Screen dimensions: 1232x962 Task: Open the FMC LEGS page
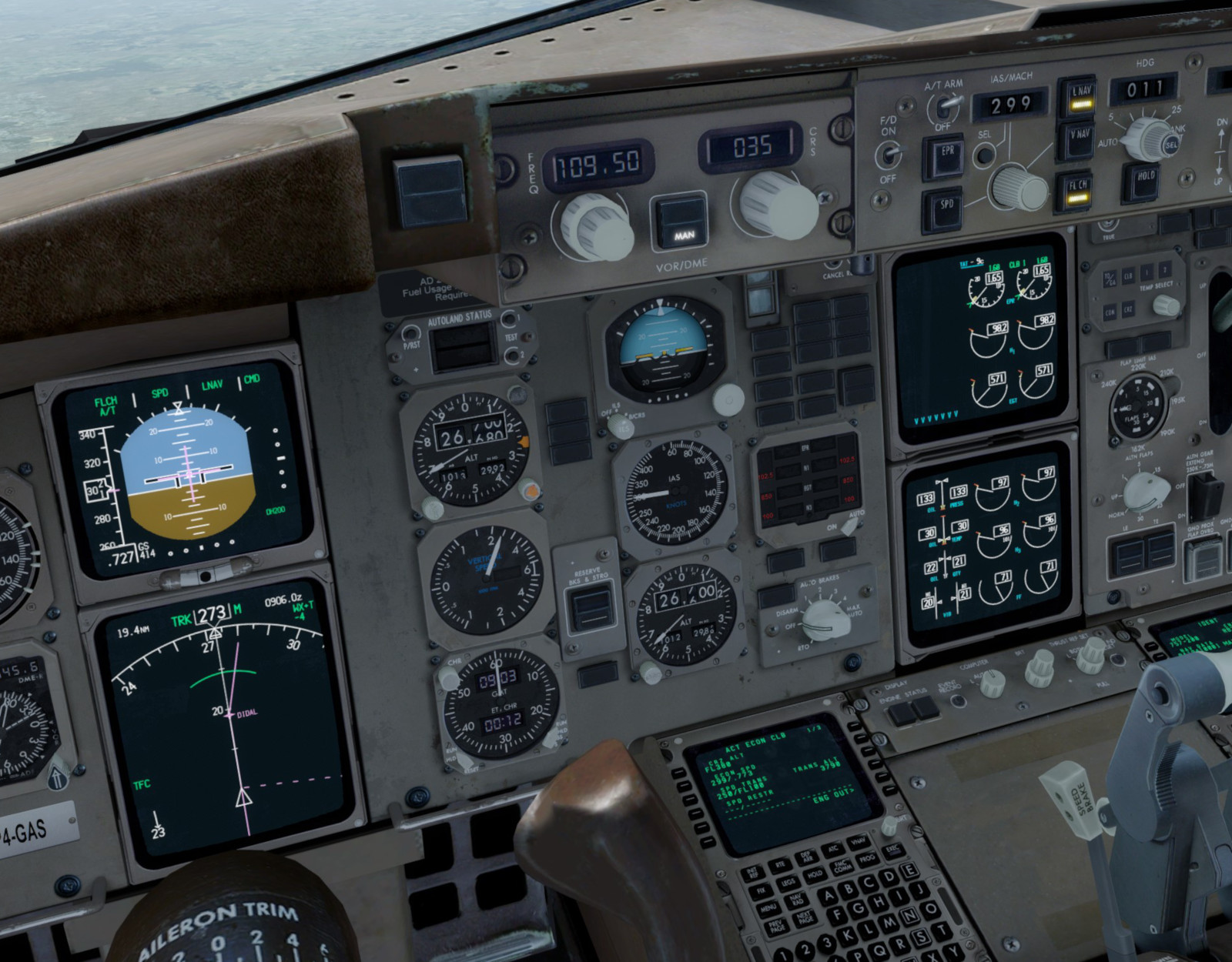788,884
